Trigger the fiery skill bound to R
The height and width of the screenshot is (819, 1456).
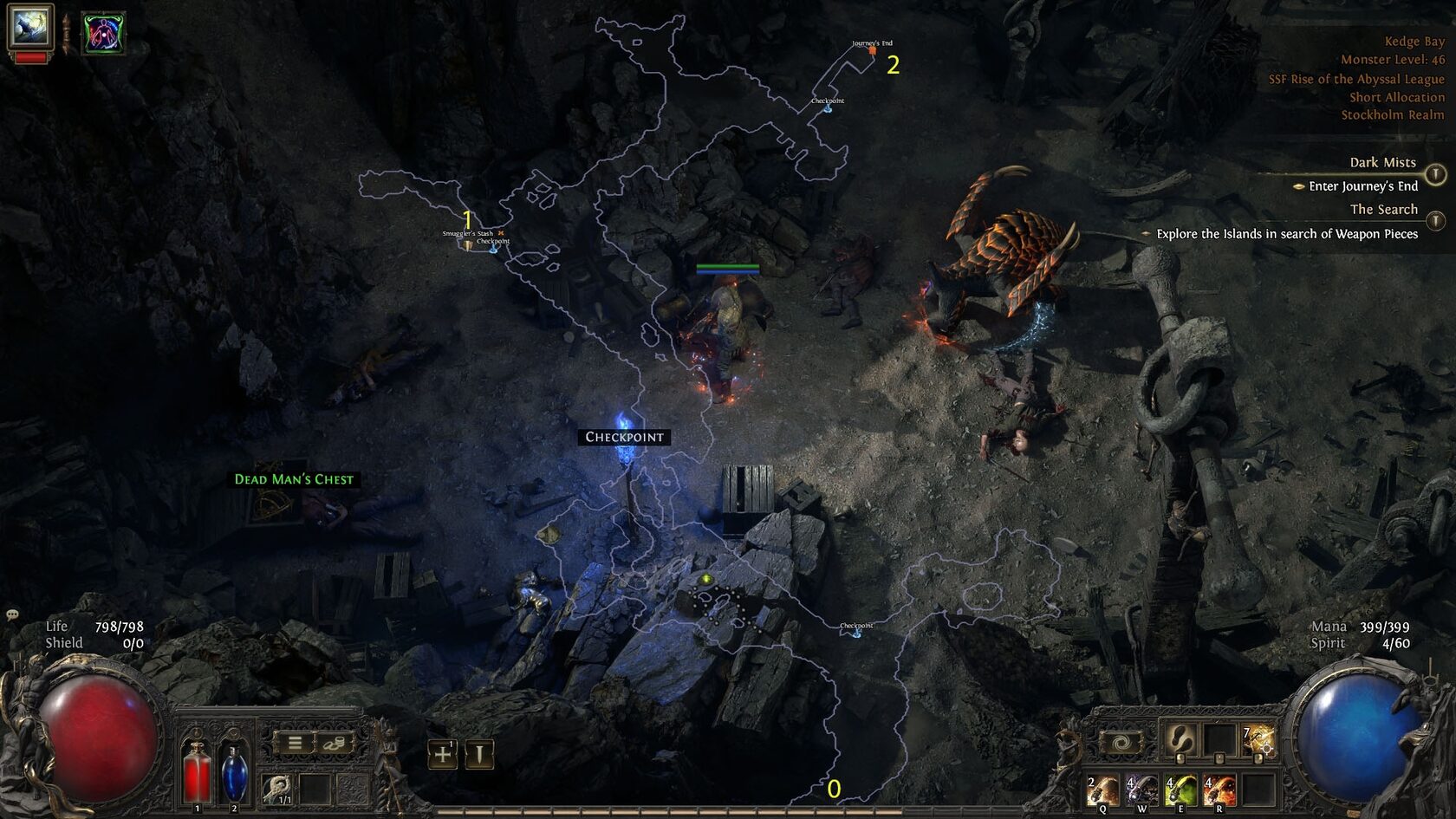1219,789
